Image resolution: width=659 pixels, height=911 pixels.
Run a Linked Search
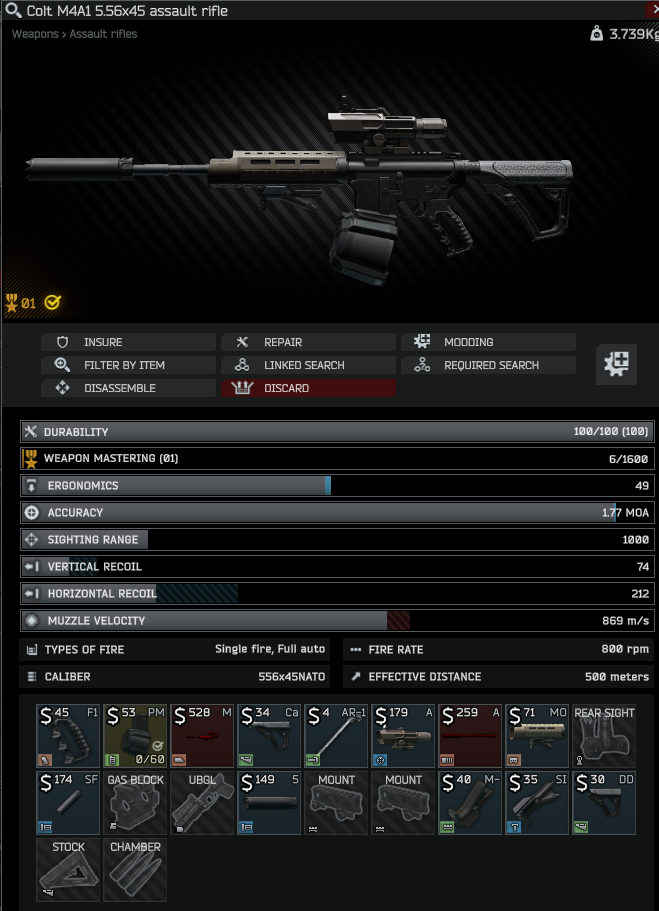(308, 365)
